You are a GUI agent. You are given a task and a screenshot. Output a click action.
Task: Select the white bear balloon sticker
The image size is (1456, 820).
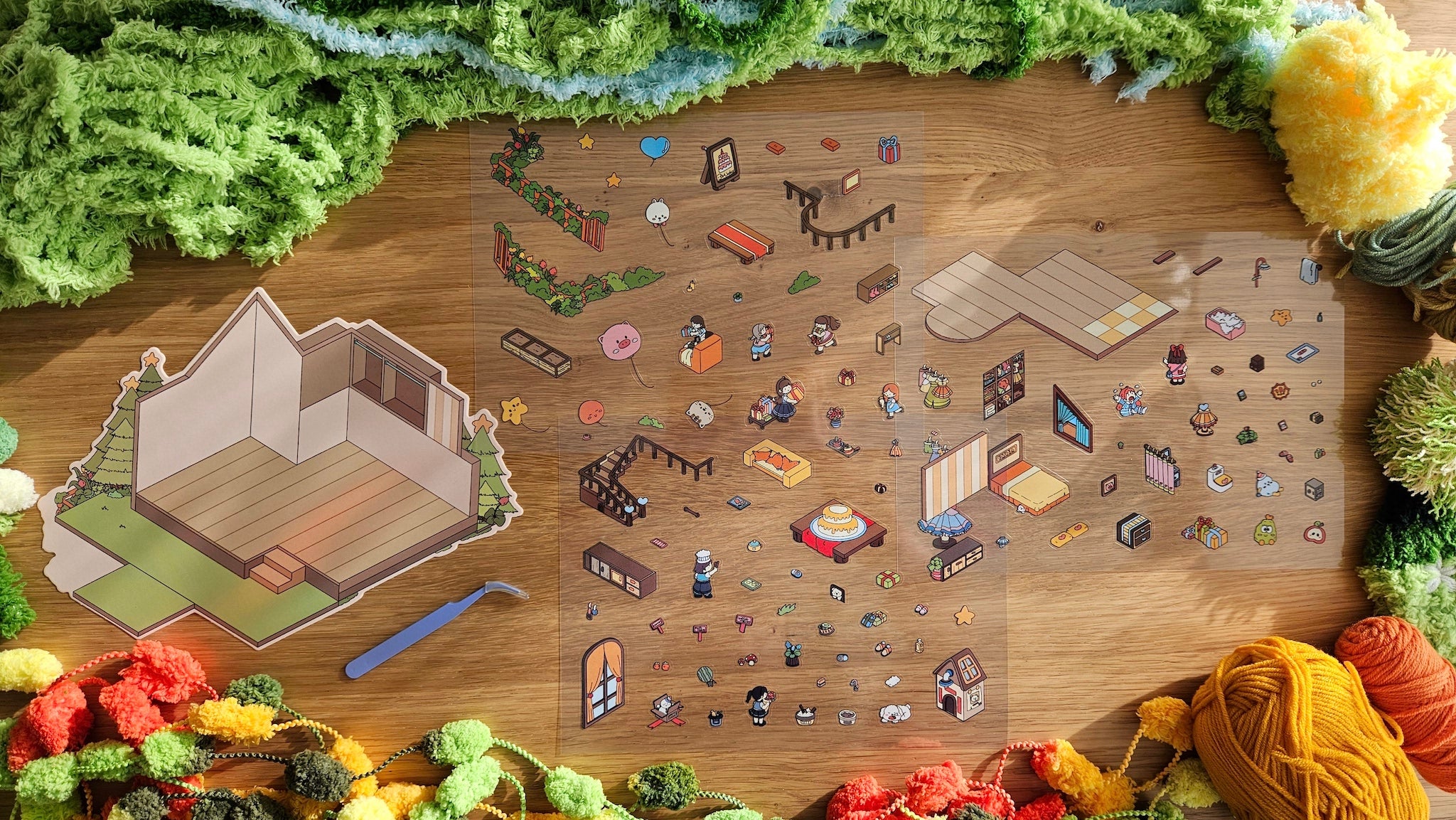coord(658,213)
